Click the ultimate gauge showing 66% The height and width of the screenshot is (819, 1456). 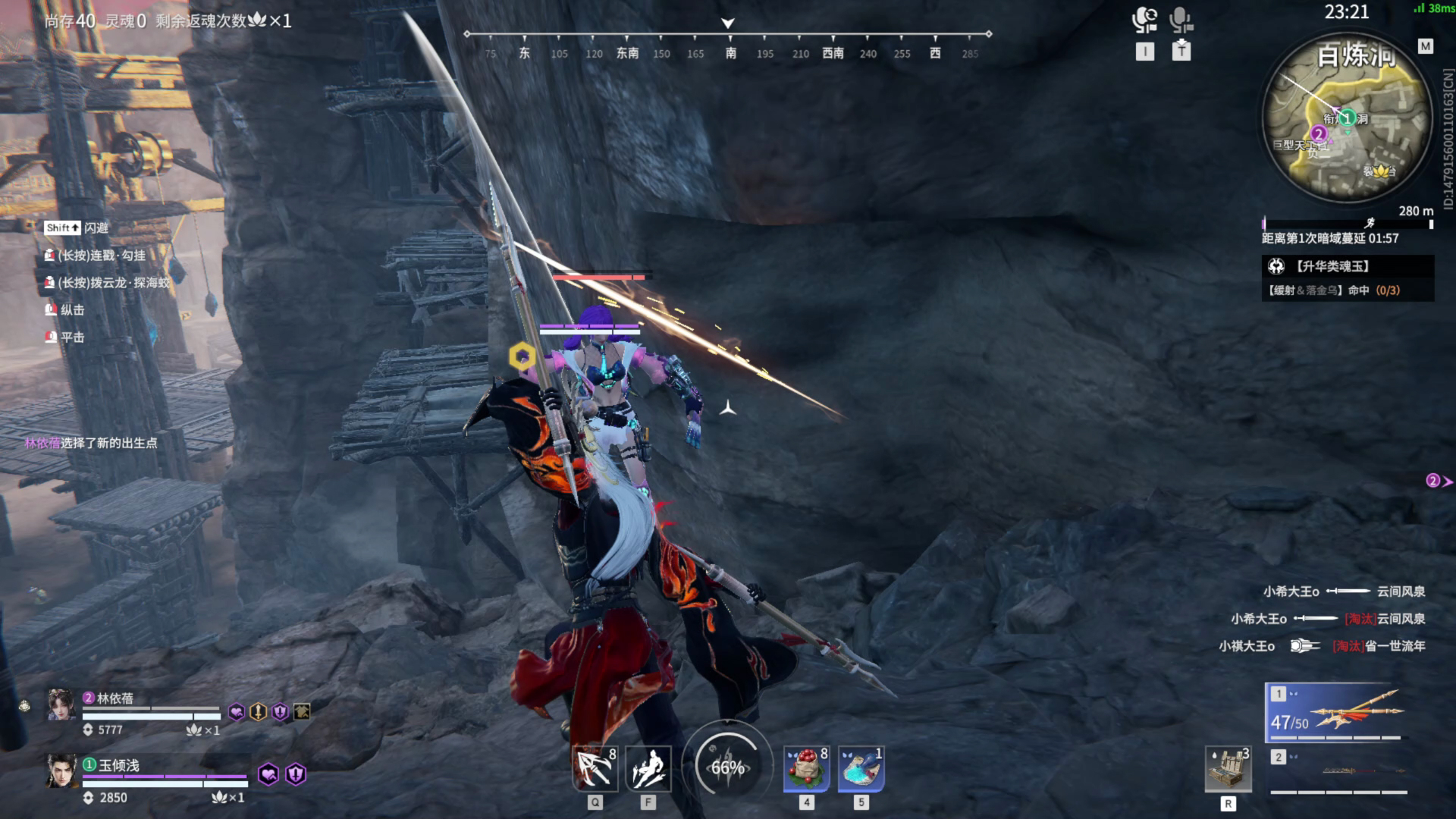tap(727, 767)
